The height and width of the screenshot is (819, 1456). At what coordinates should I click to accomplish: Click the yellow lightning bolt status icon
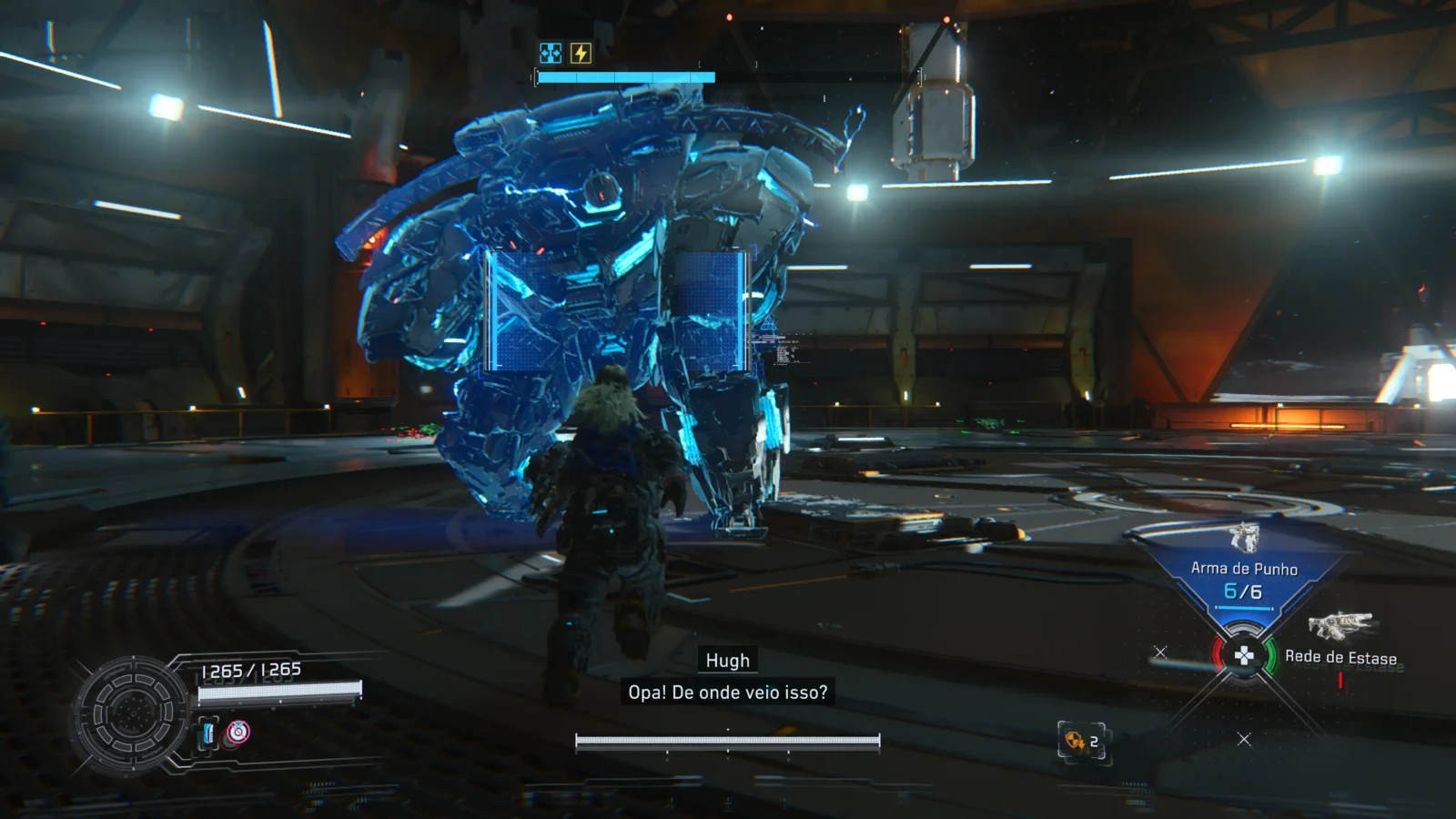coord(581,54)
